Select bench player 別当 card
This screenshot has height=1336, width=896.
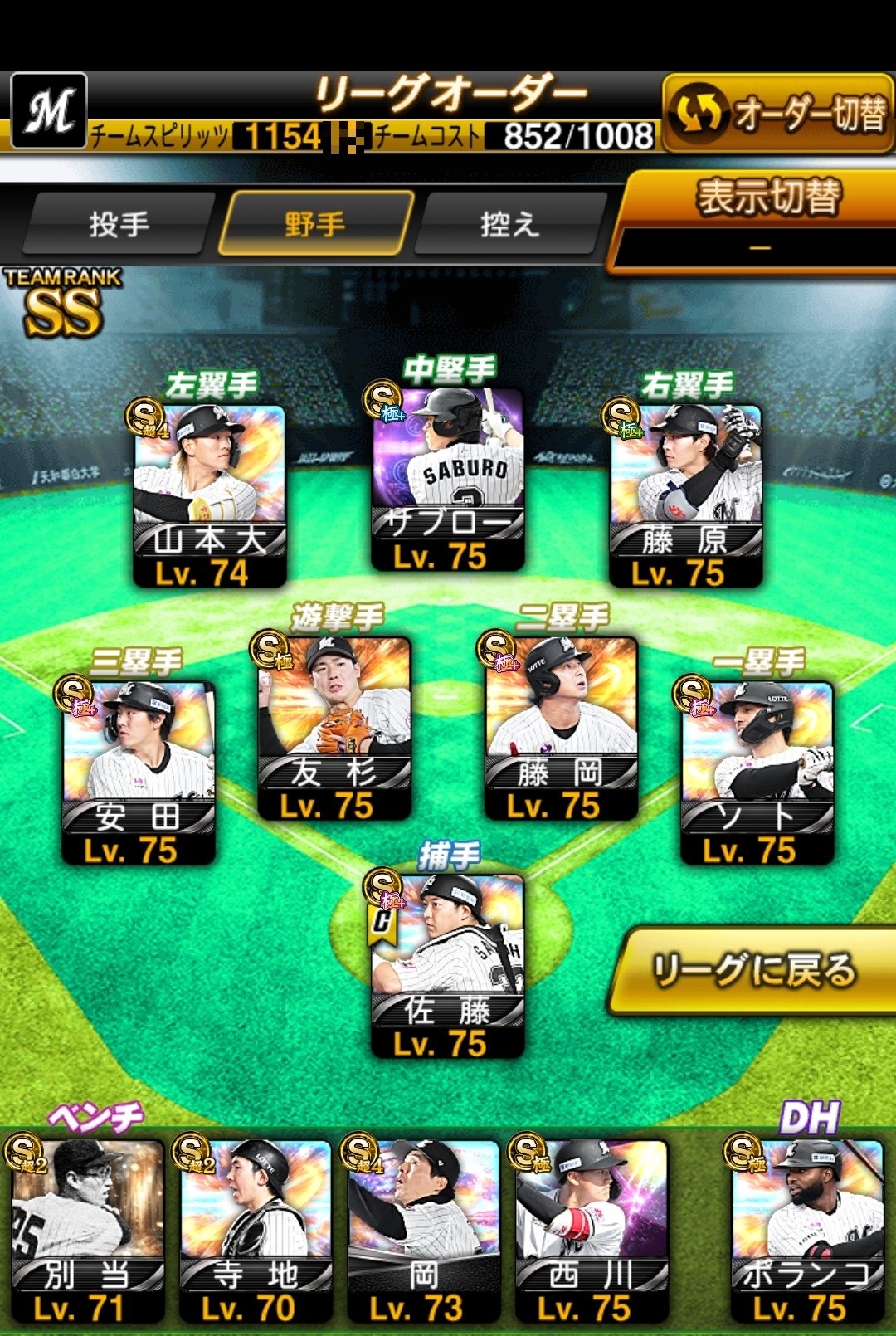[87, 1231]
